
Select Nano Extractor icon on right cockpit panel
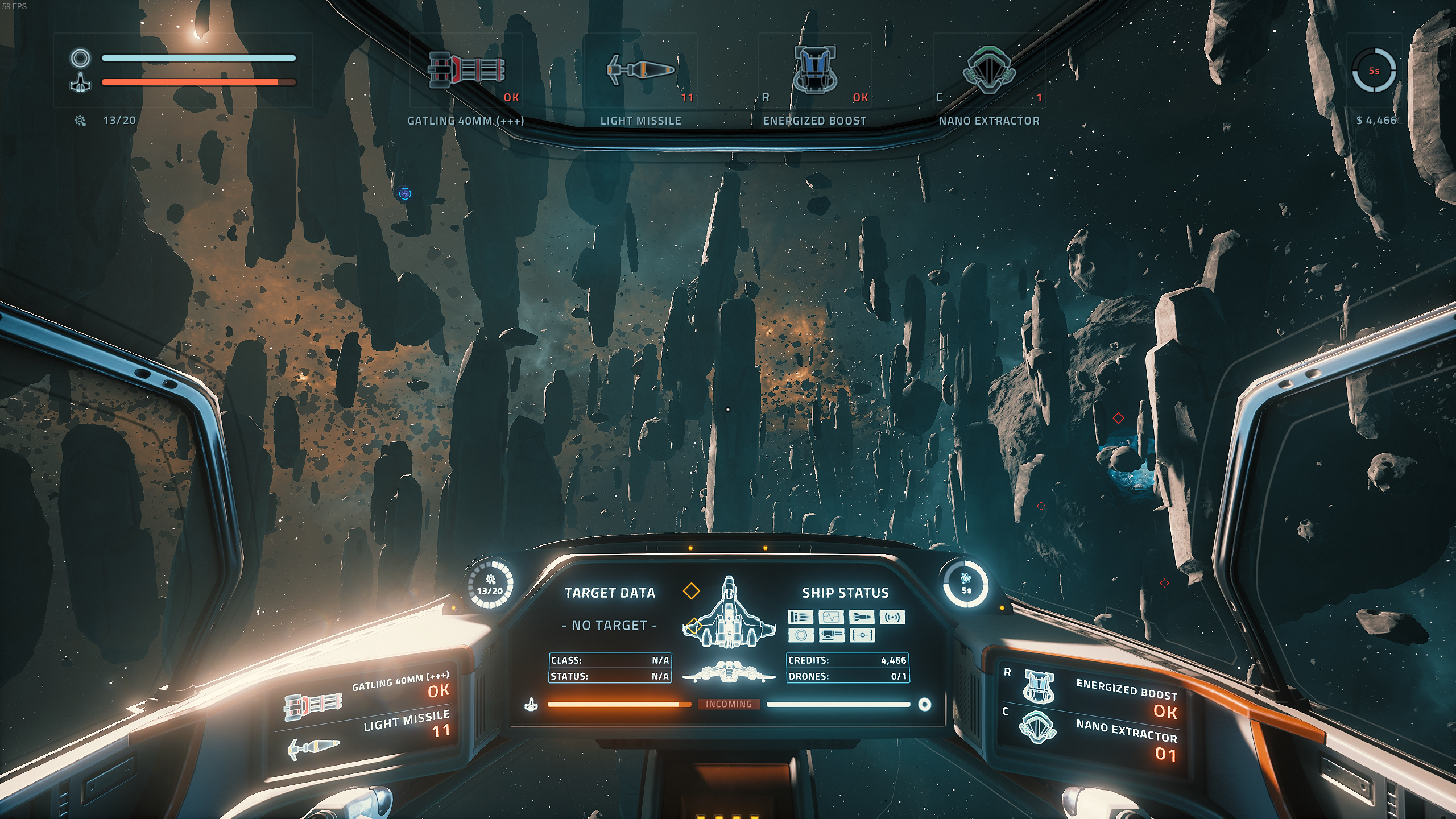[x=1039, y=727]
